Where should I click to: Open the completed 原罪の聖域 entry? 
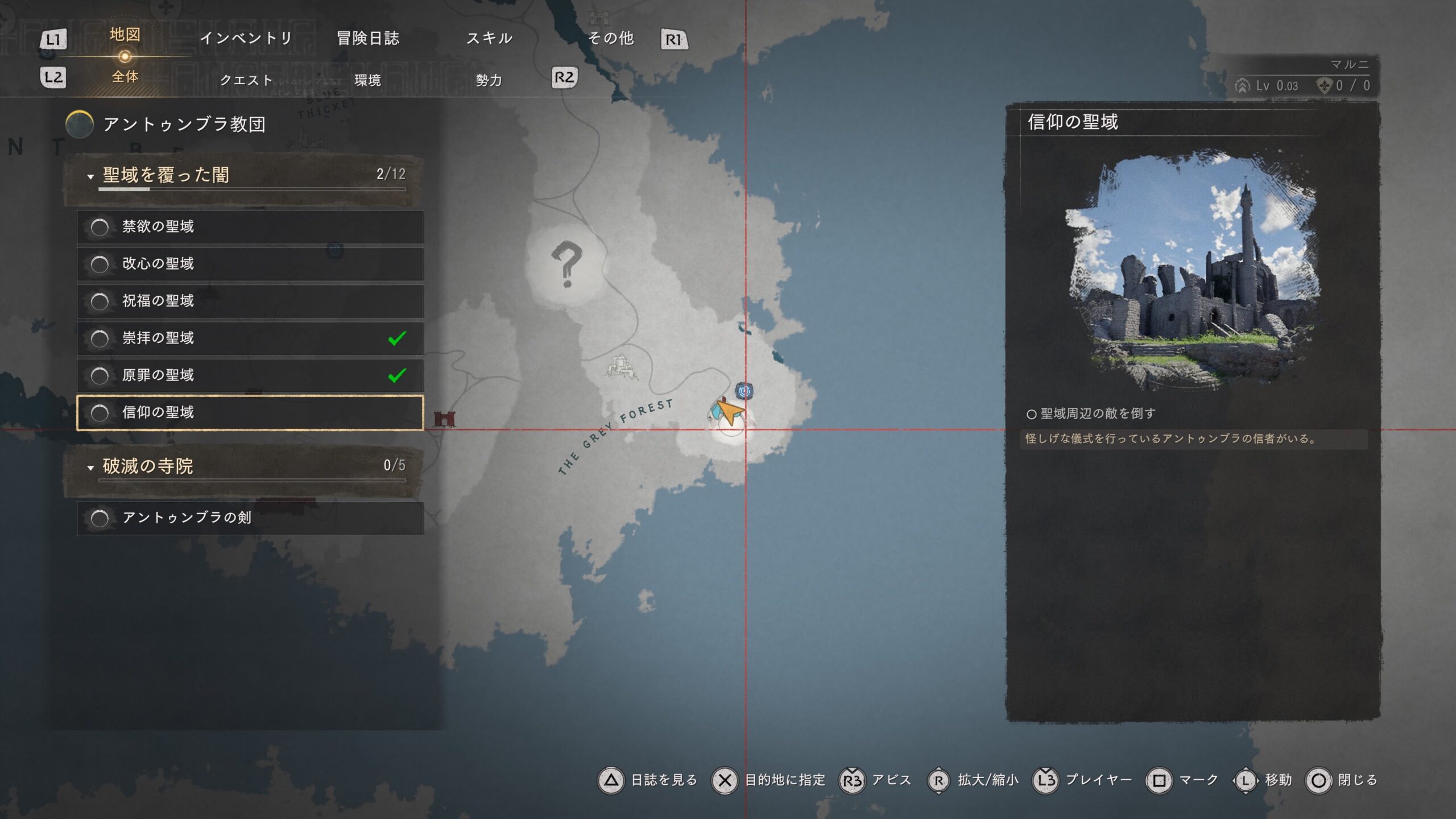[250, 375]
